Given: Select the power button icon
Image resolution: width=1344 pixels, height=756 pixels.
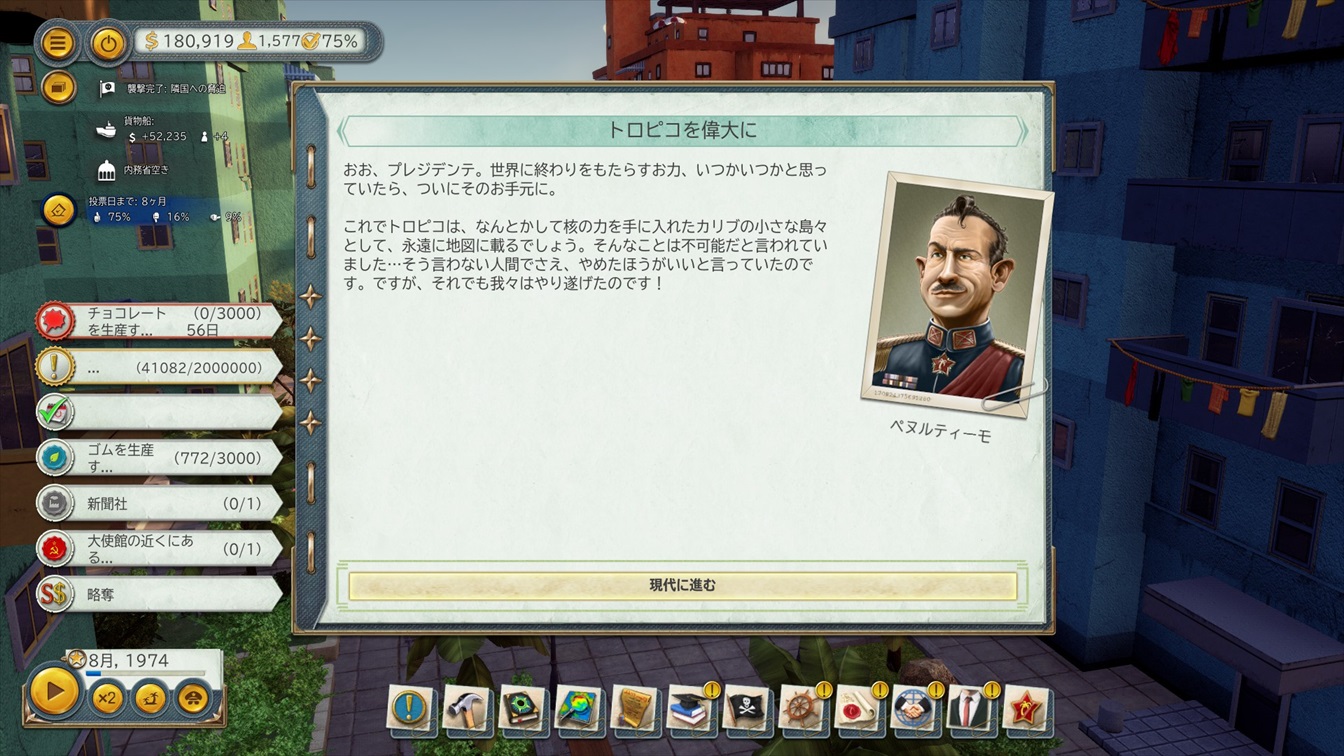Looking at the screenshot, I should (107, 42).
